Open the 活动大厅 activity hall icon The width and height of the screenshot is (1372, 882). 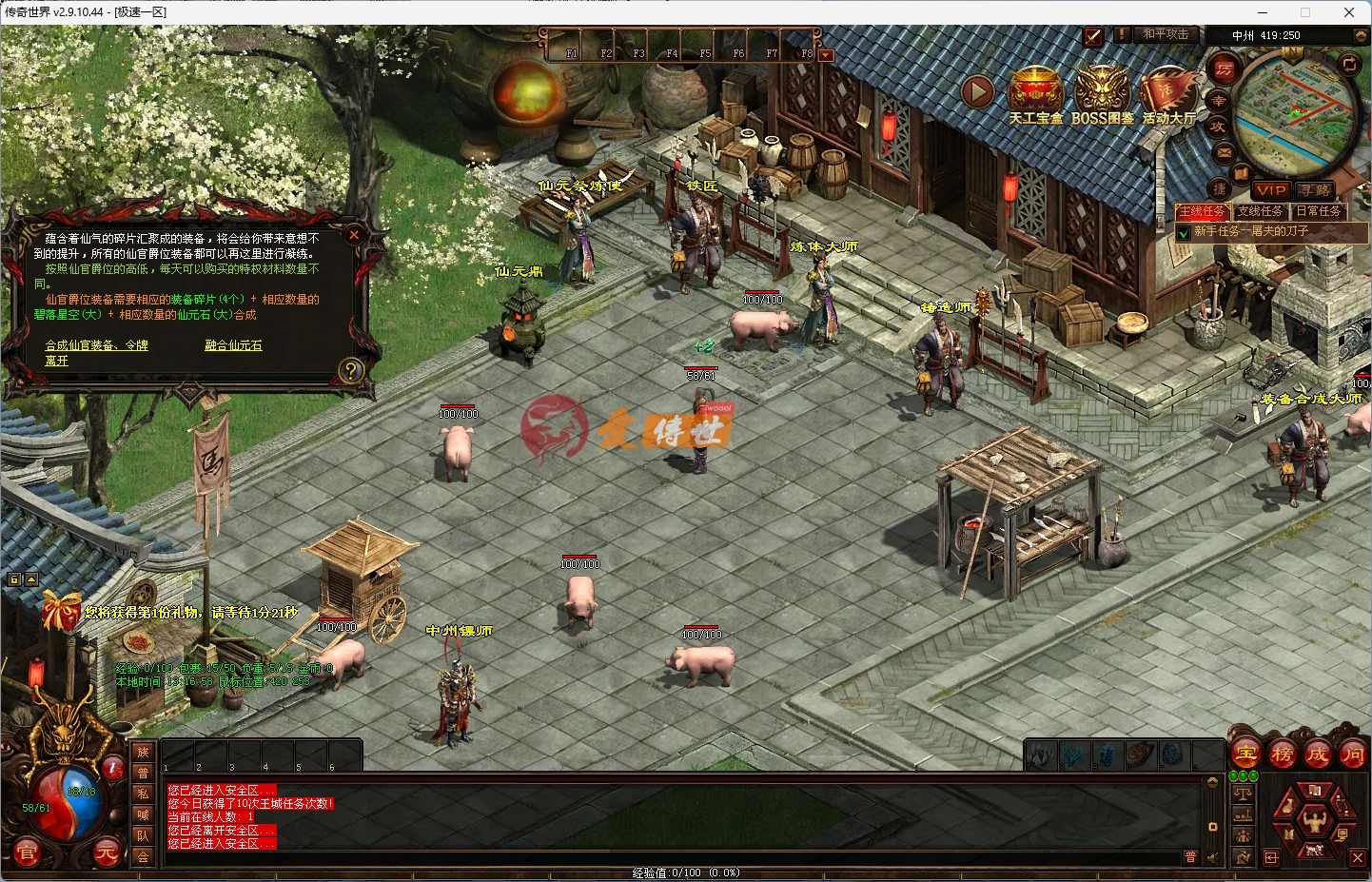tap(1168, 90)
